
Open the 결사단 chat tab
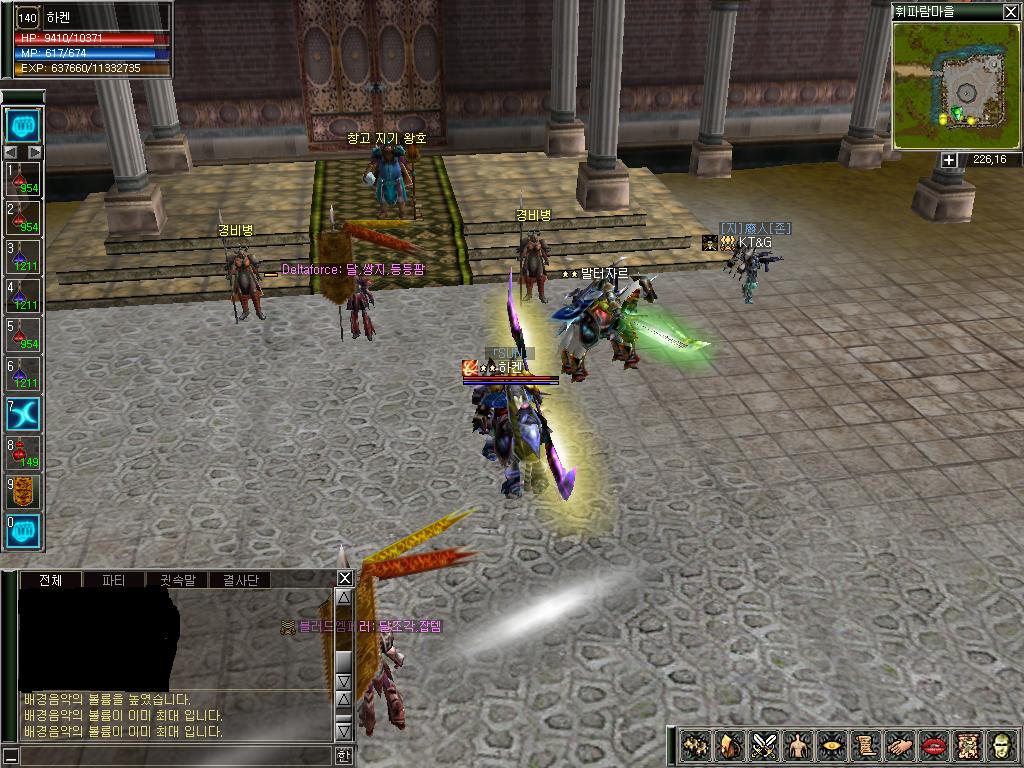point(240,580)
